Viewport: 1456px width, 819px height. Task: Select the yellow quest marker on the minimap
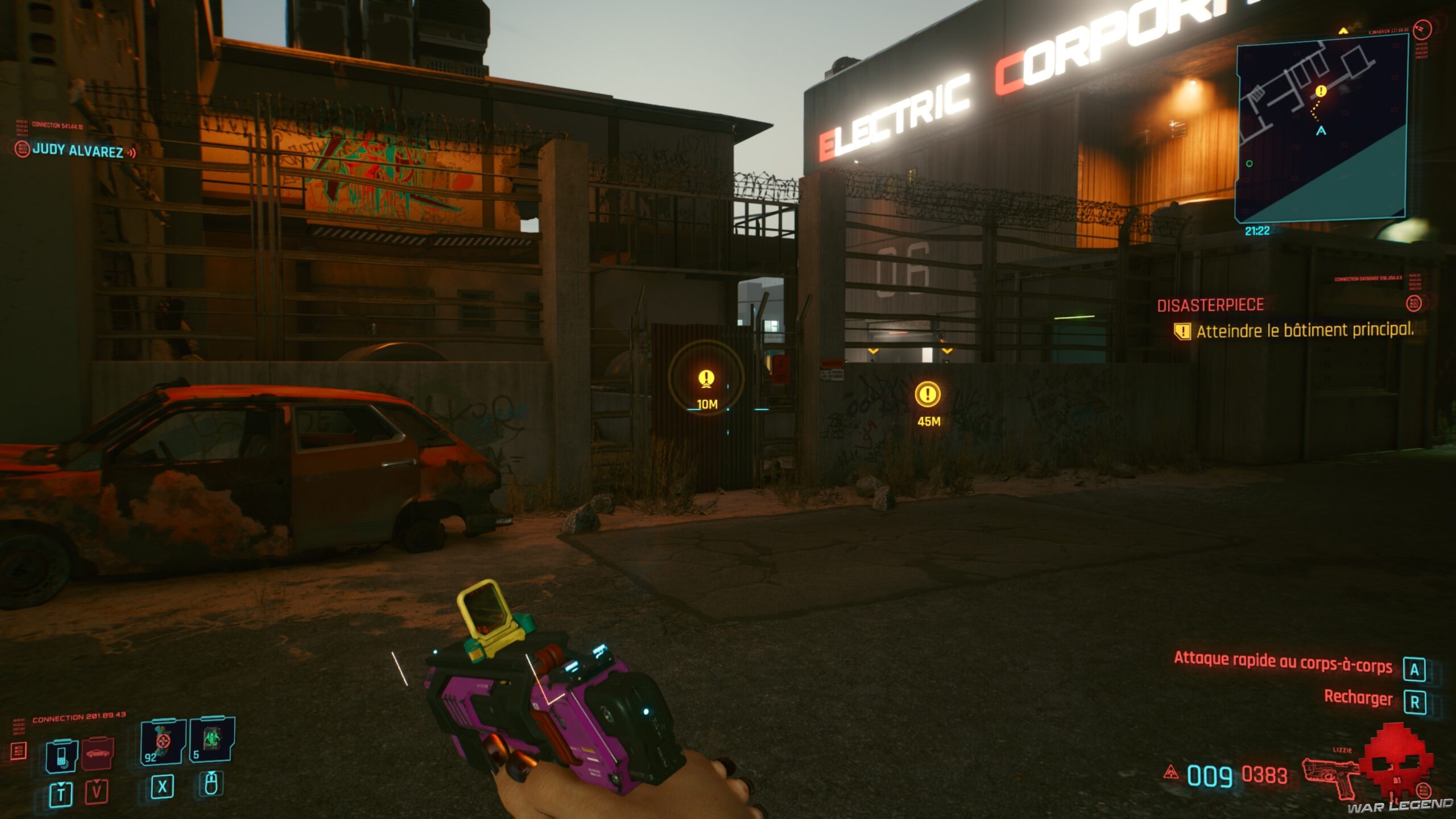click(x=1321, y=91)
